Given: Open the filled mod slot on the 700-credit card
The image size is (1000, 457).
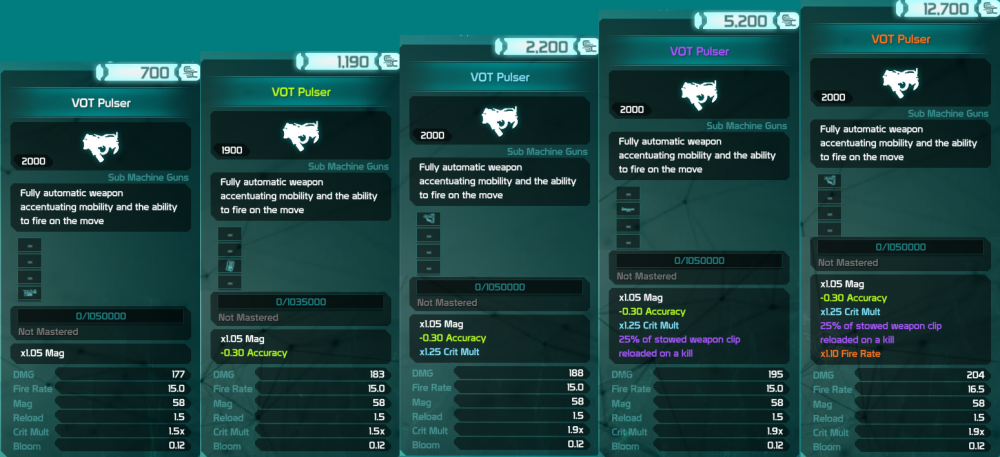Looking at the screenshot, I should 28,292.
